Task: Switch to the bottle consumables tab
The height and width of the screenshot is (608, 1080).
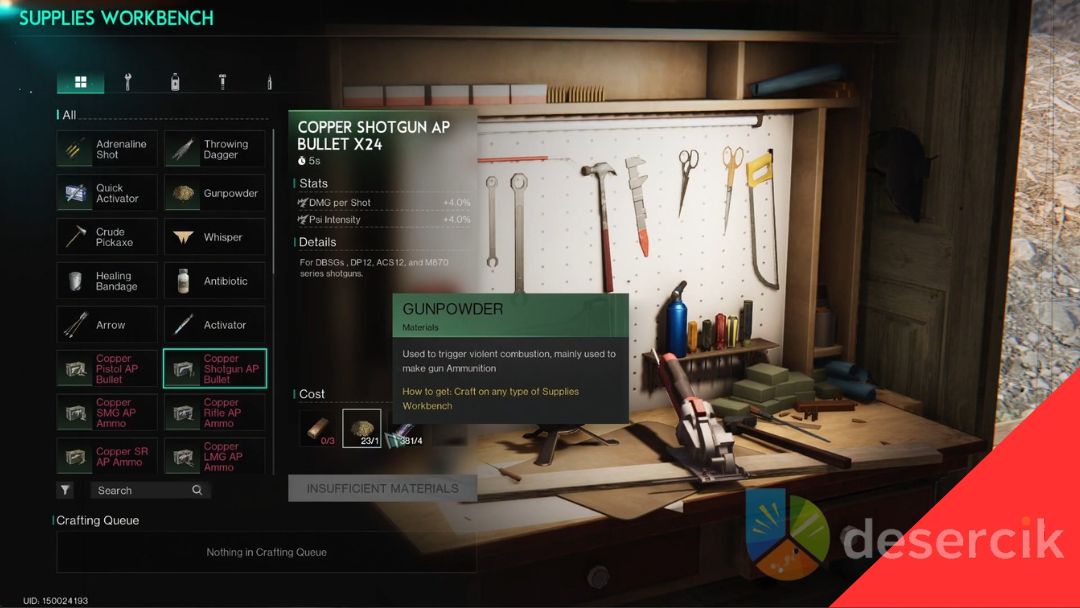Action: pos(175,82)
